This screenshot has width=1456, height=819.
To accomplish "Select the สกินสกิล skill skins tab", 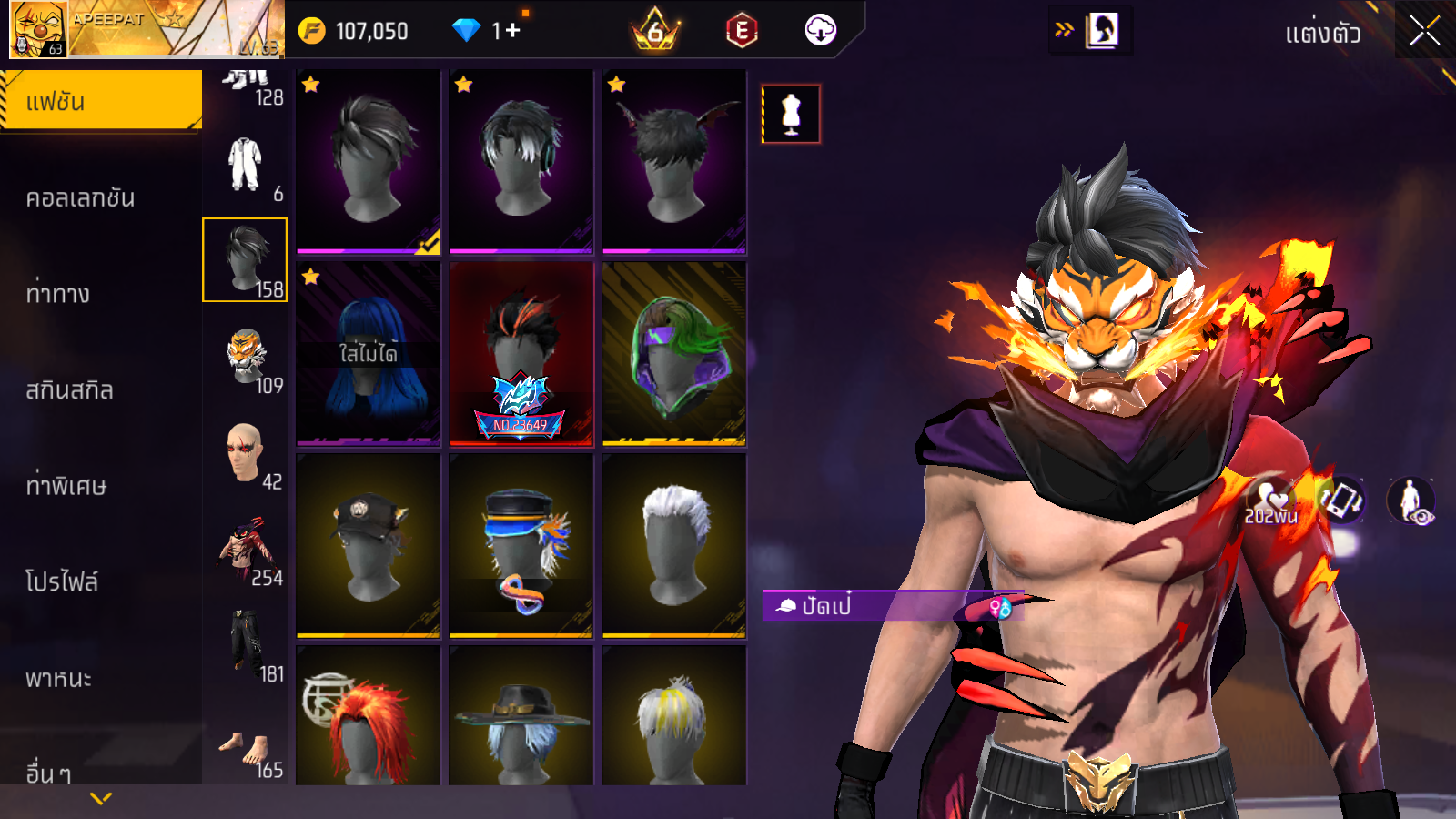I will tap(69, 389).
